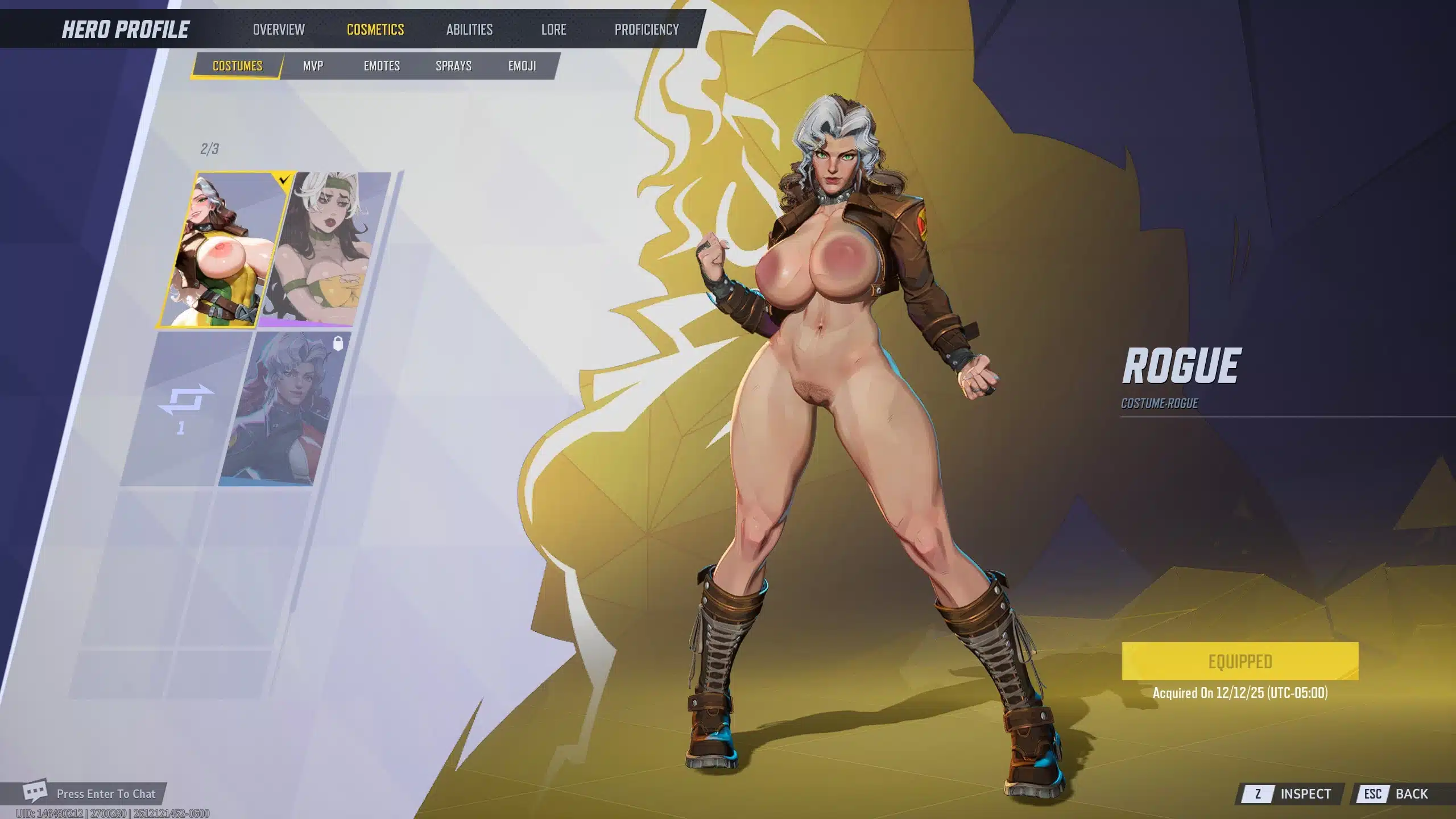The height and width of the screenshot is (819, 1456).
Task: Select the Costumes sub-tab
Action: [x=237, y=66]
